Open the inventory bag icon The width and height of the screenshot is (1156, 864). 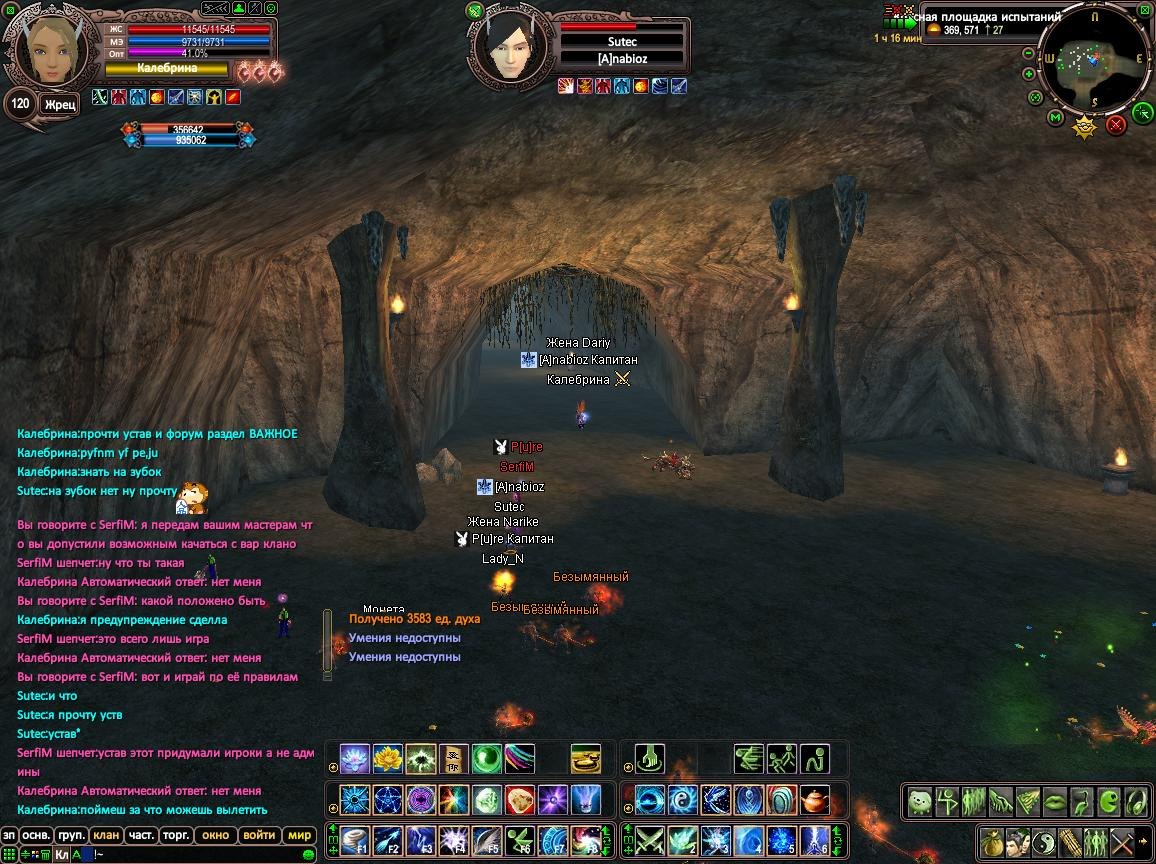point(990,840)
